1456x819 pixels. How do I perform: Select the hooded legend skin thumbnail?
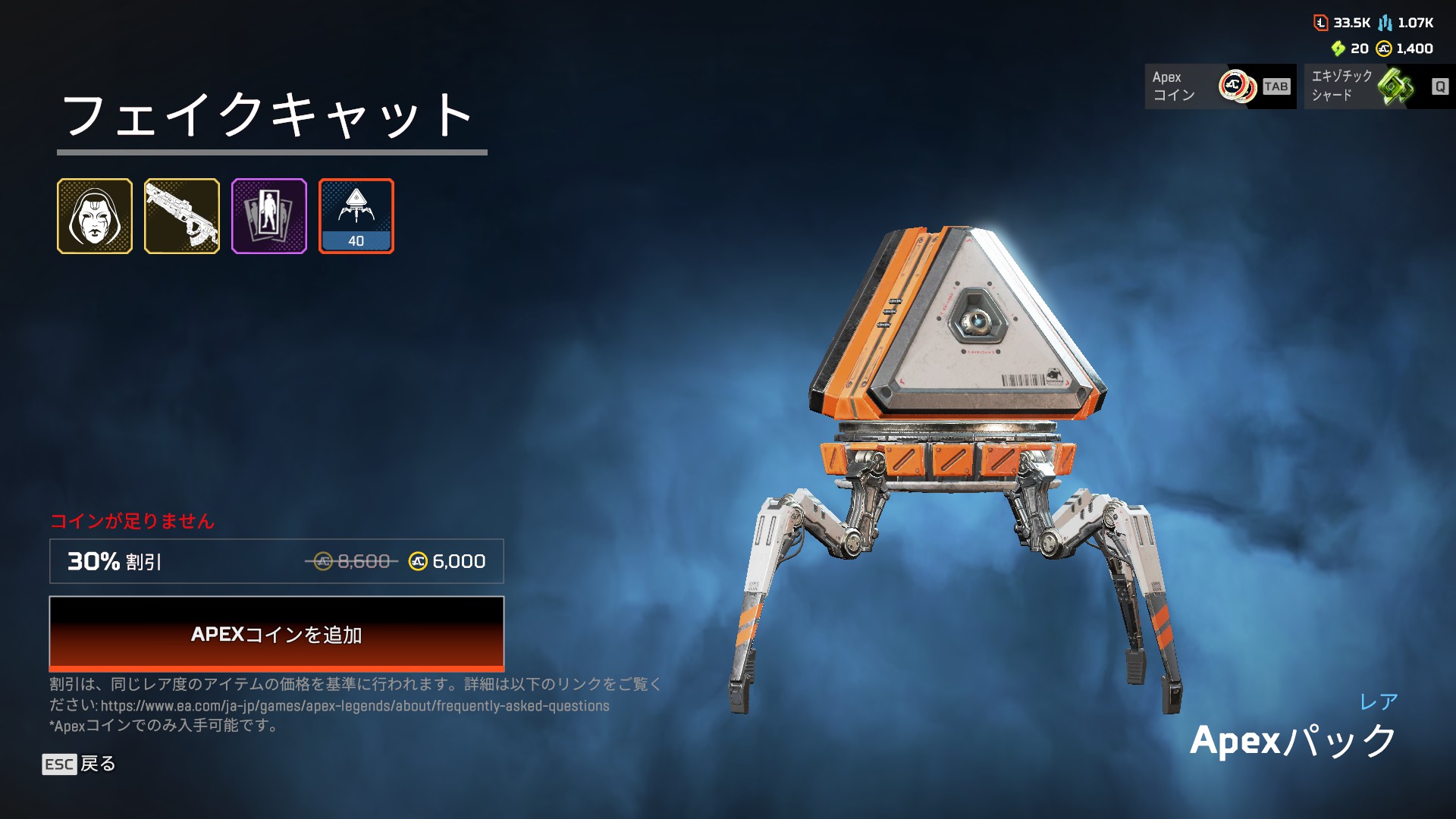[95, 216]
